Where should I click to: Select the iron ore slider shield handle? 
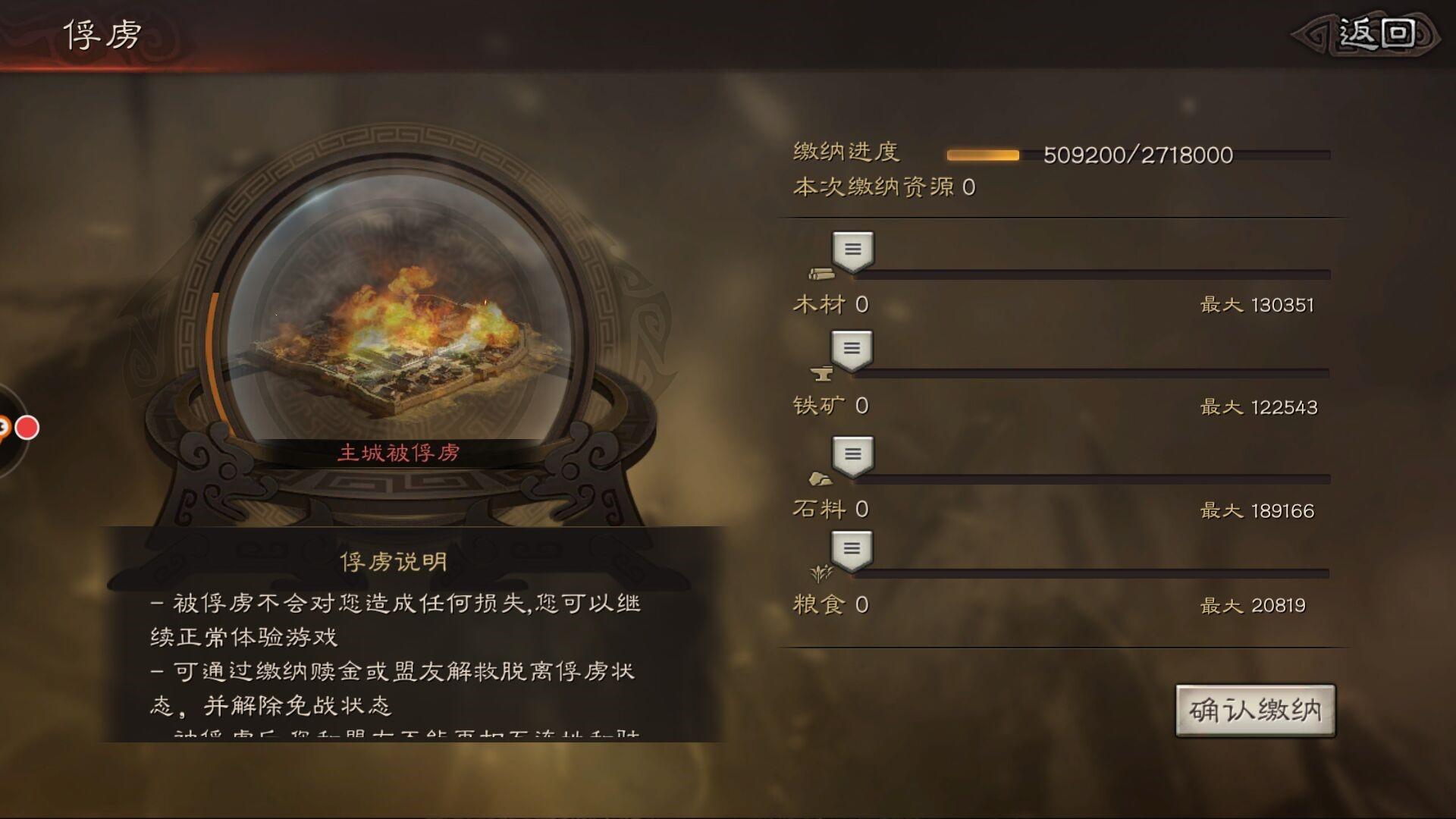click(x=853, y=349)
